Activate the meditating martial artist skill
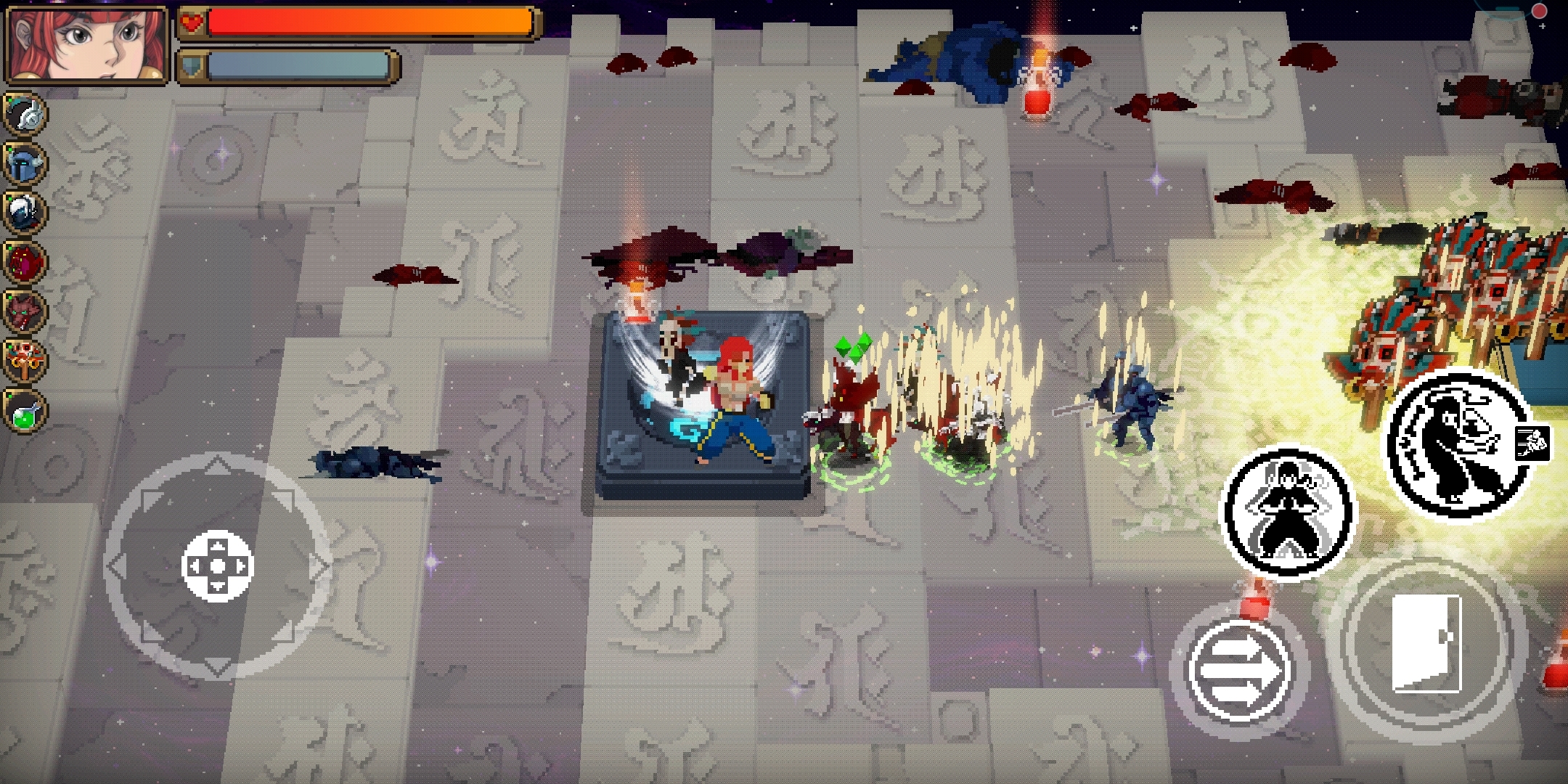 click(1288, 511)
